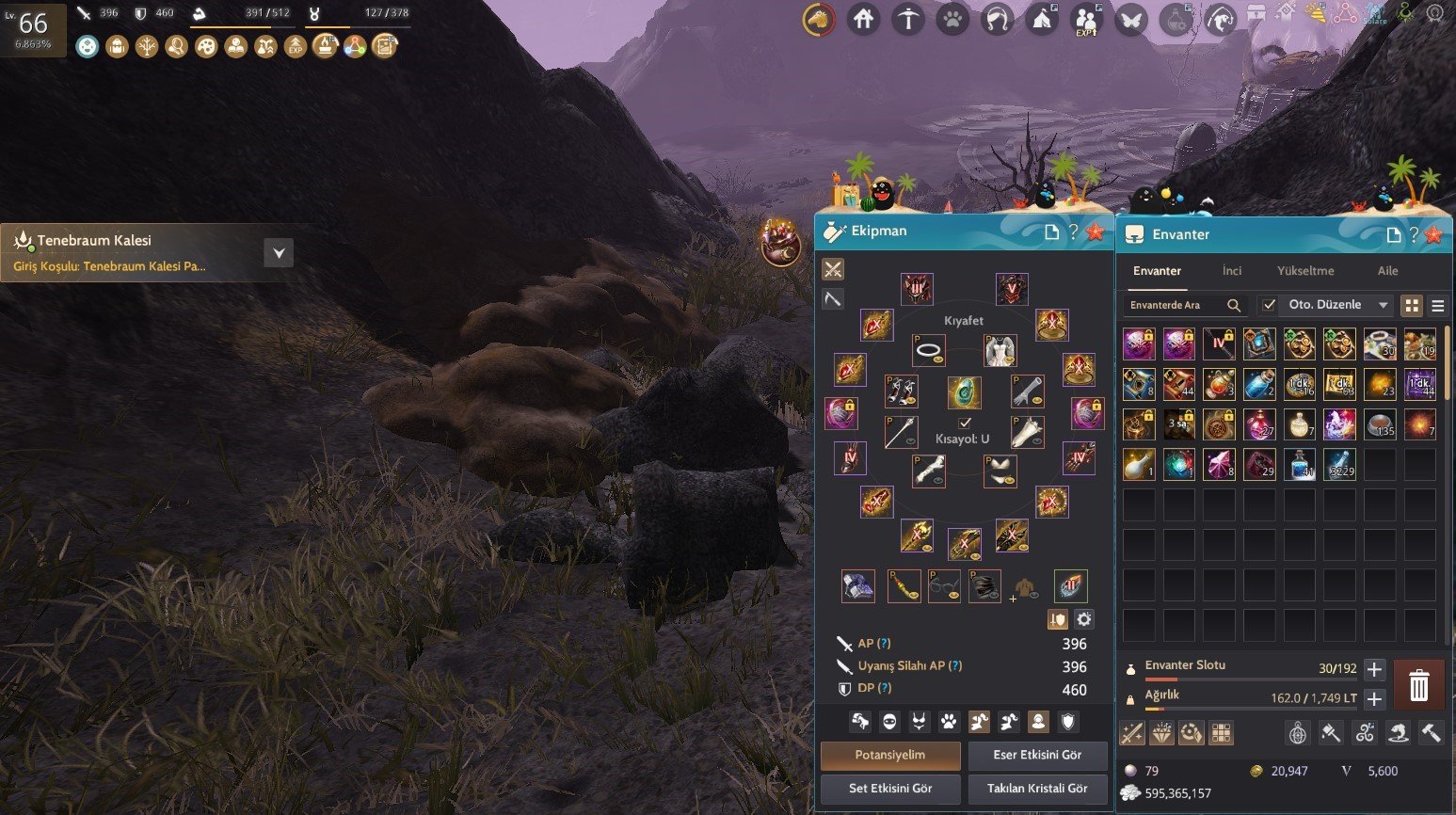This screenshot has height=815, width=1456.
Task: Click the Ekipman window help question mark
Action: click(x=1073, y=232)
